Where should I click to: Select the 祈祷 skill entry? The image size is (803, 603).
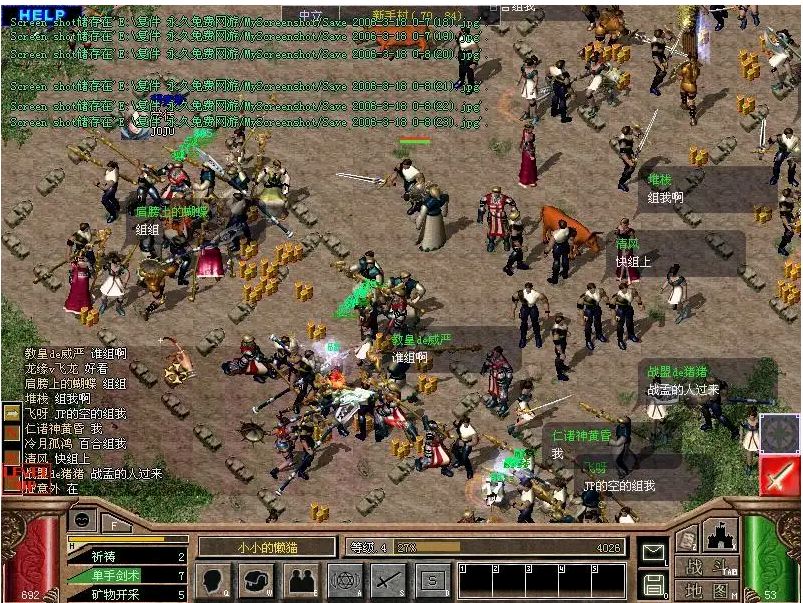[x=127, y=557]
